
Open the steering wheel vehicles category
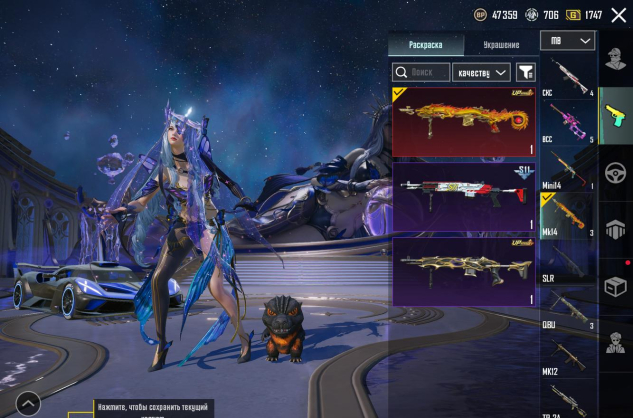click(x=615, y=170)
